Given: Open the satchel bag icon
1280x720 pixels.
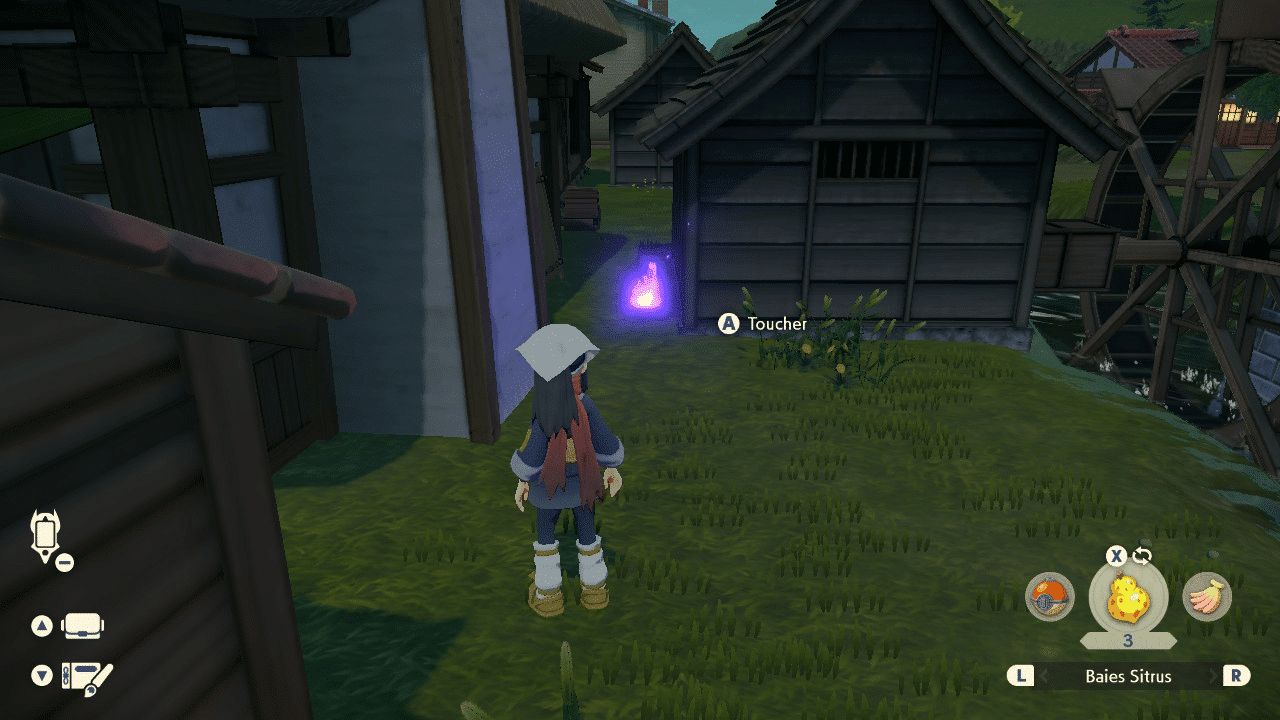Looking at the screenshot, I should (x=83, y=627).
